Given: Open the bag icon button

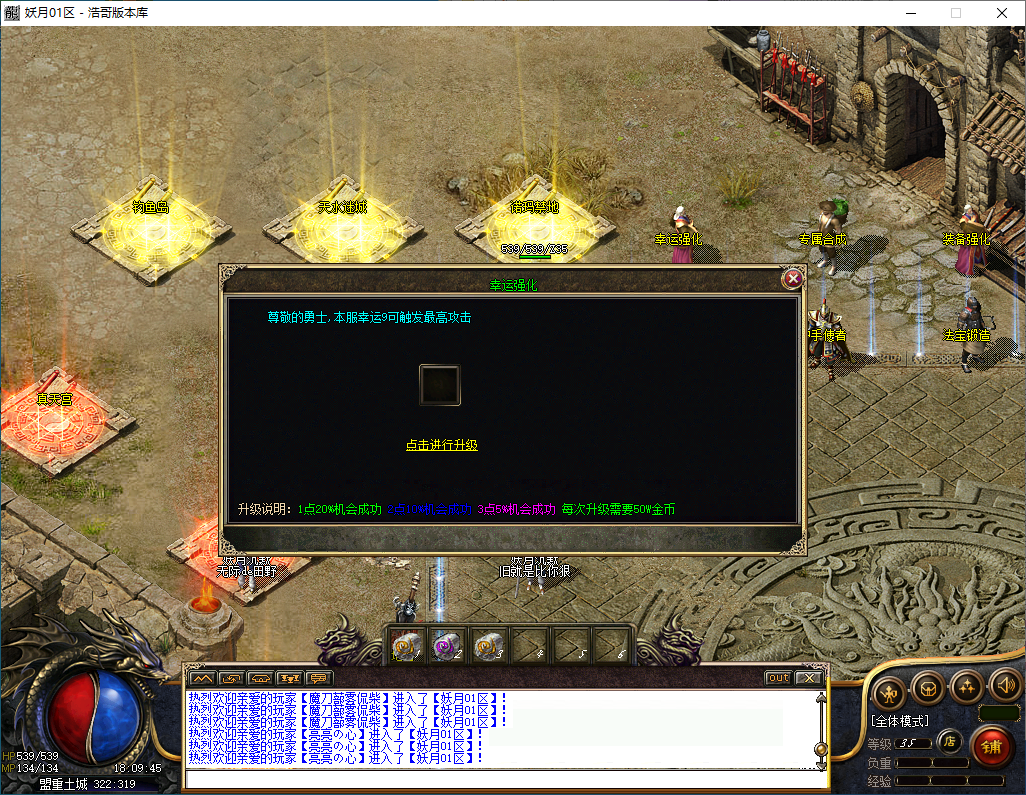Looking at the screenshot, I should (928, 688).
